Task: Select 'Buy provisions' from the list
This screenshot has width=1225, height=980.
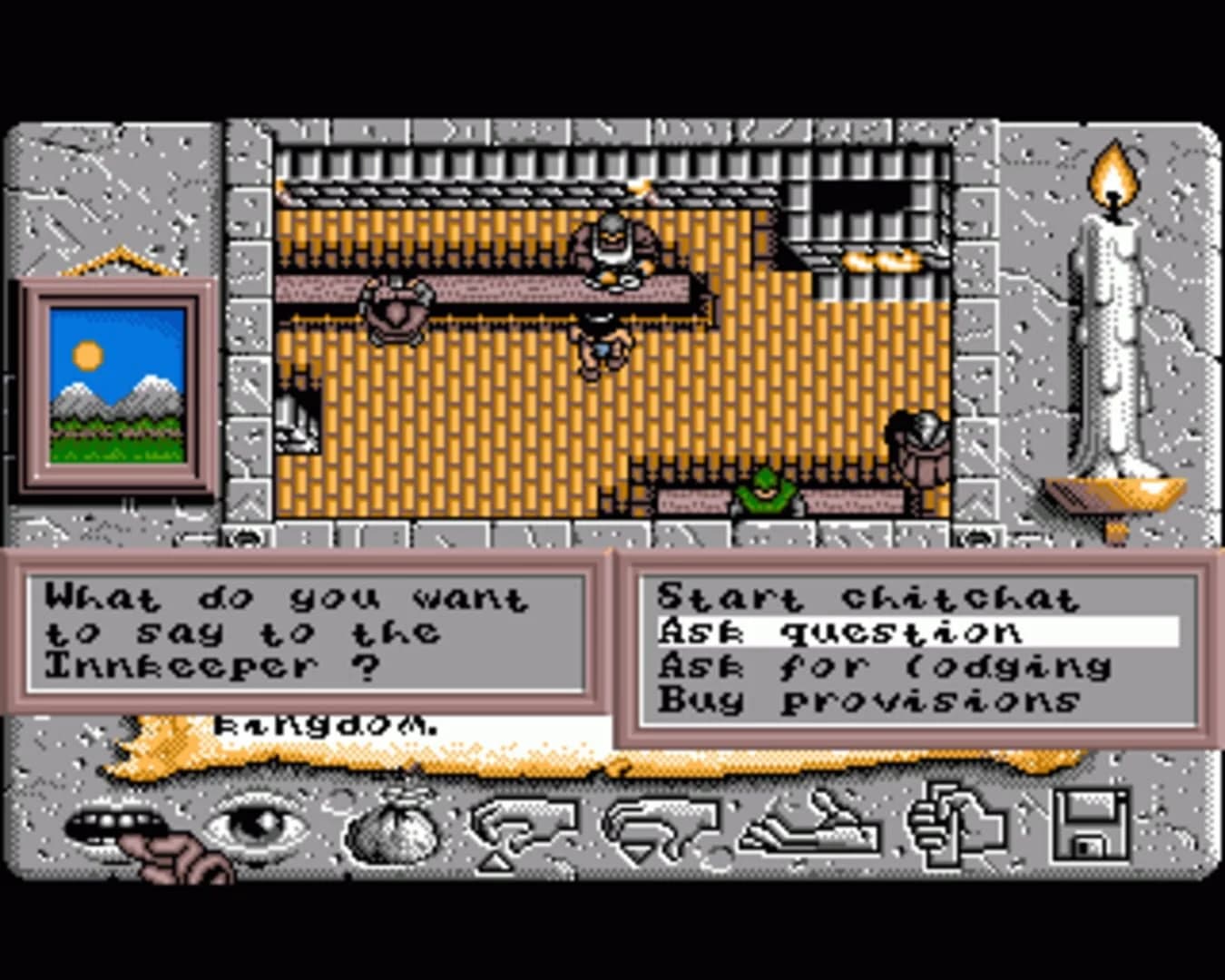Action: pos(871,701)
